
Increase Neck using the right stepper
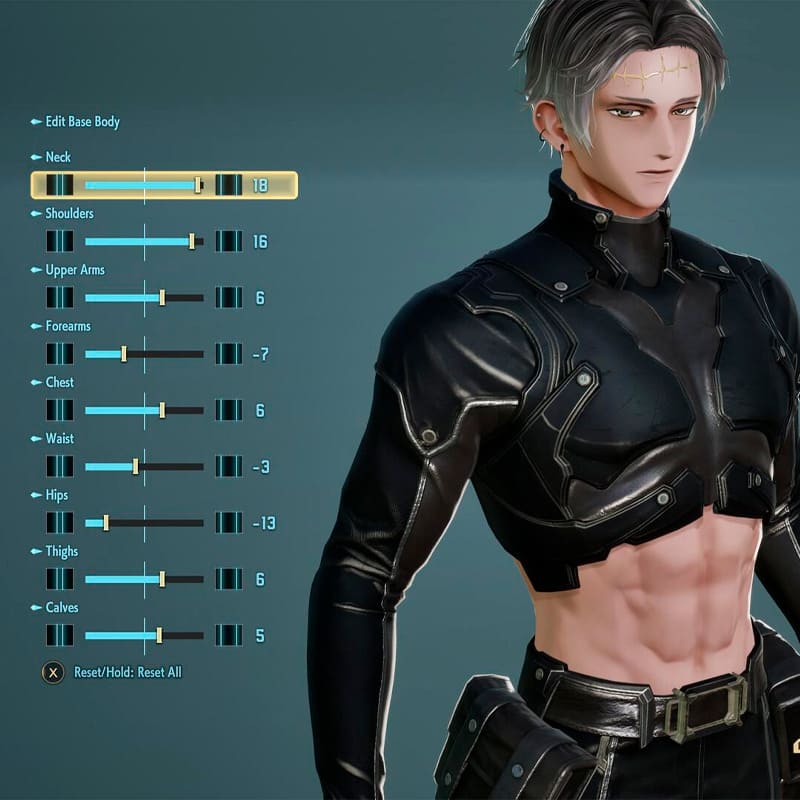(229, 185)
